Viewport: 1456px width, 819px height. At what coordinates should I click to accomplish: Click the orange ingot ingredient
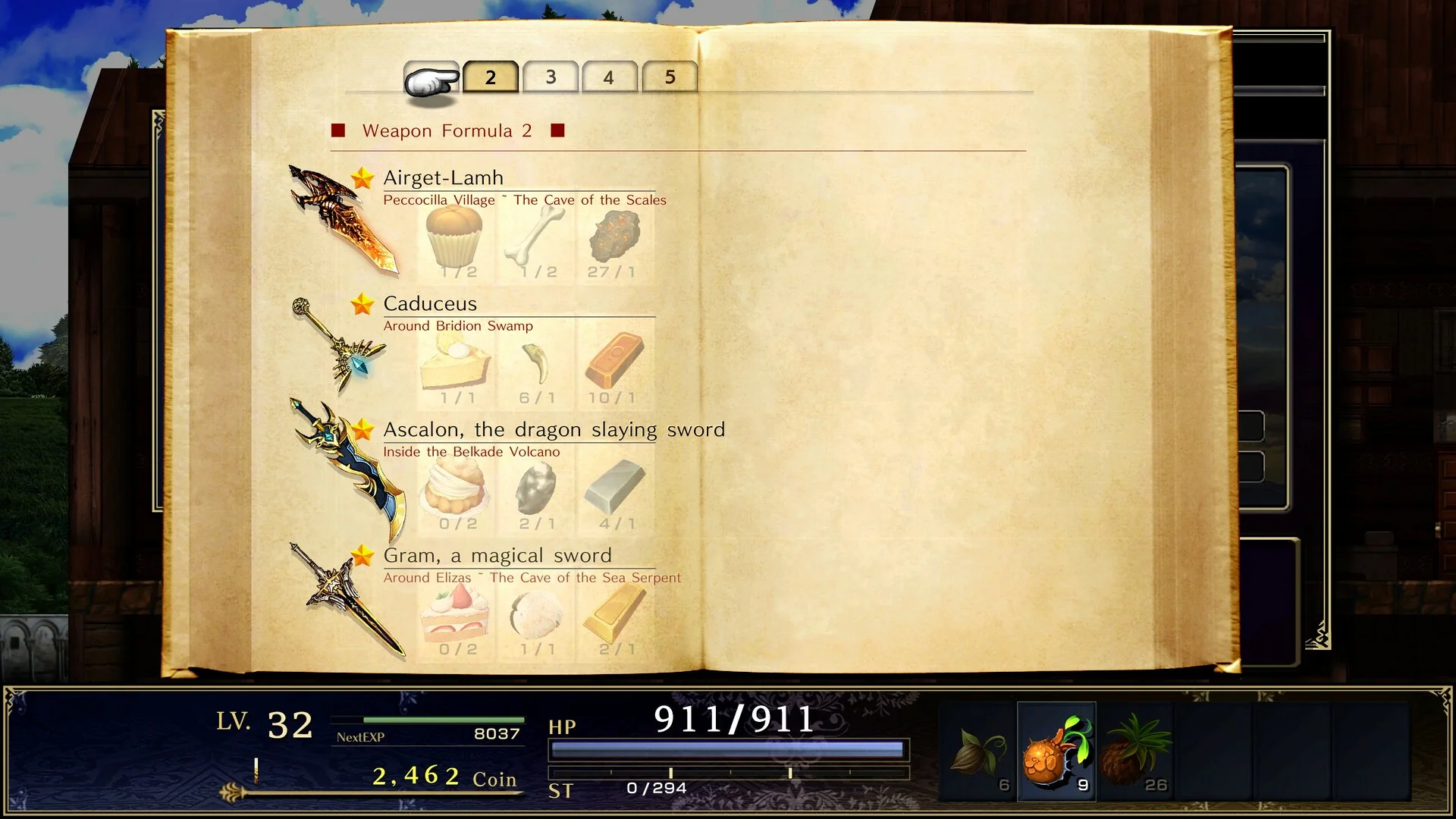pyautogui.click(x=613, y=362)
